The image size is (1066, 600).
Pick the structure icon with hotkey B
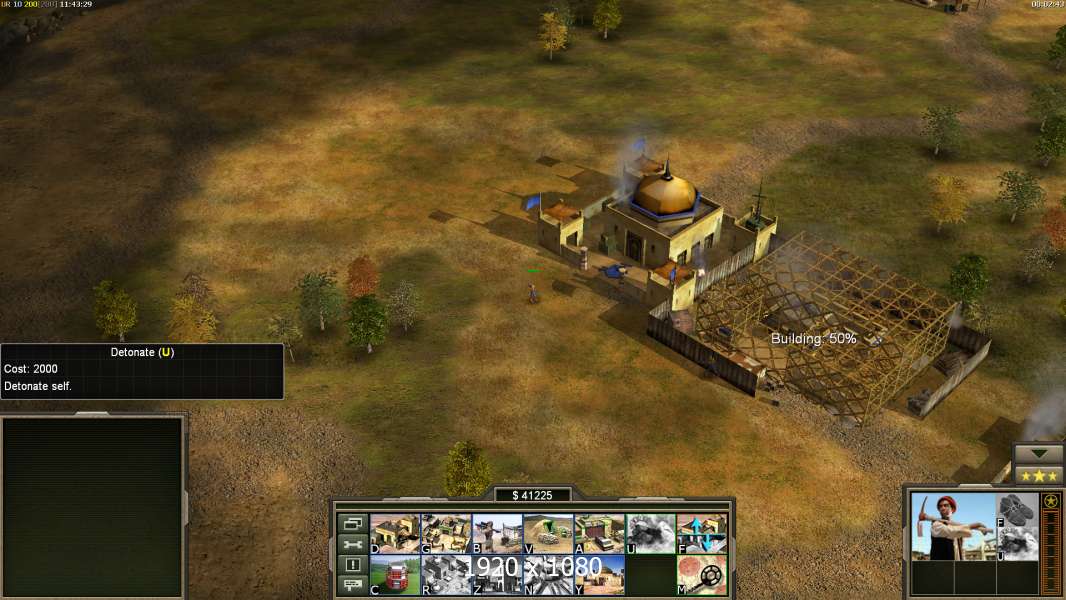click(x=497, y=533)
